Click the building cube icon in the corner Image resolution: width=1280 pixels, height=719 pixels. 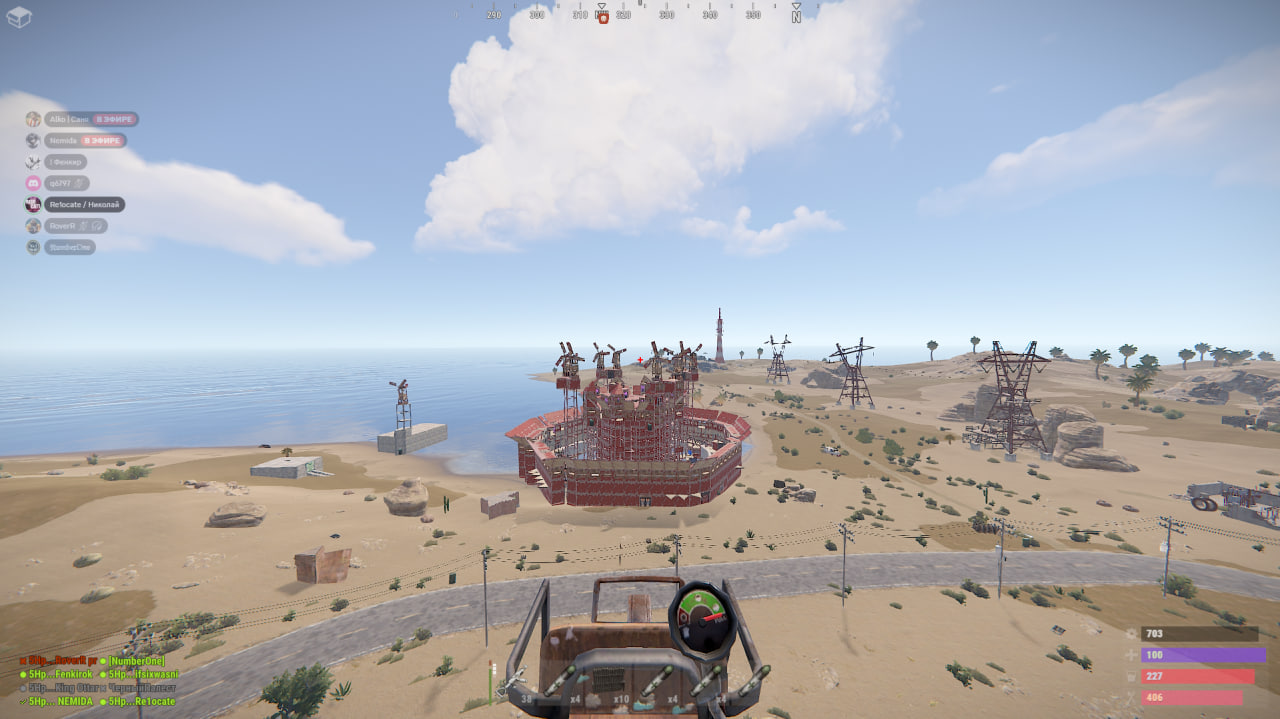[19, 17]
